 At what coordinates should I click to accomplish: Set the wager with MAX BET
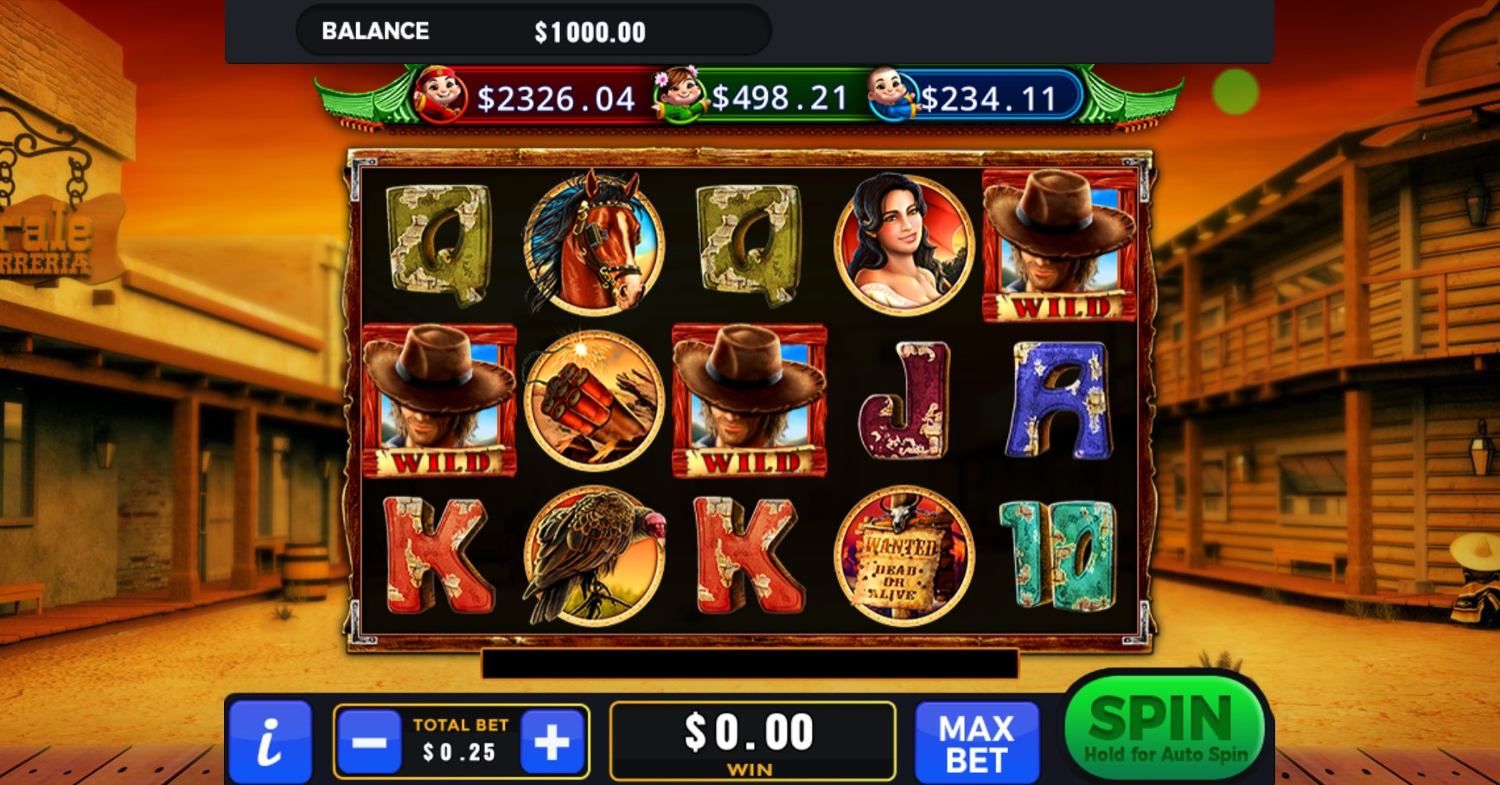click(976, 742)
